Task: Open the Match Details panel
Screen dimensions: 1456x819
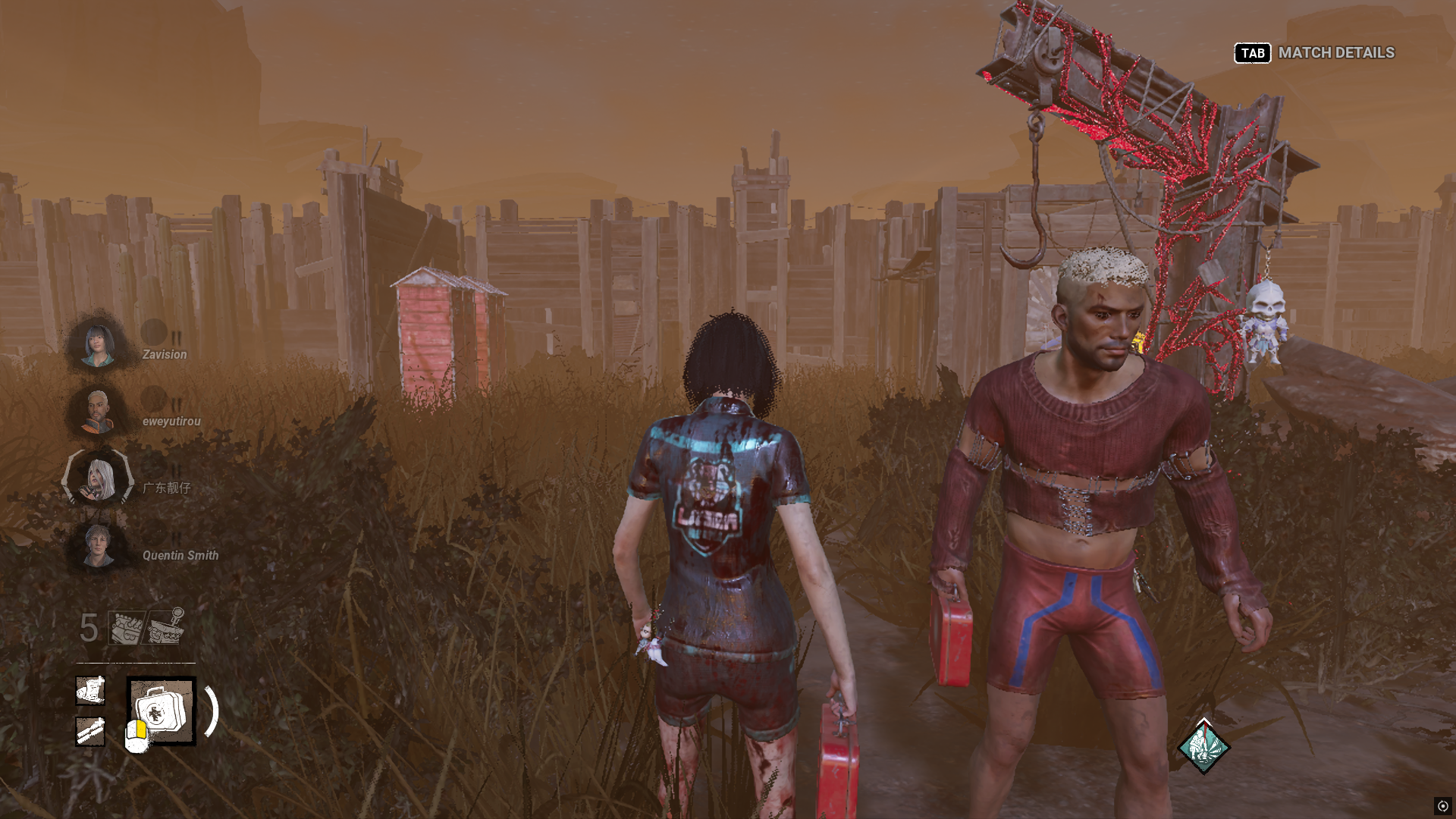Action: click(1315, 53)
